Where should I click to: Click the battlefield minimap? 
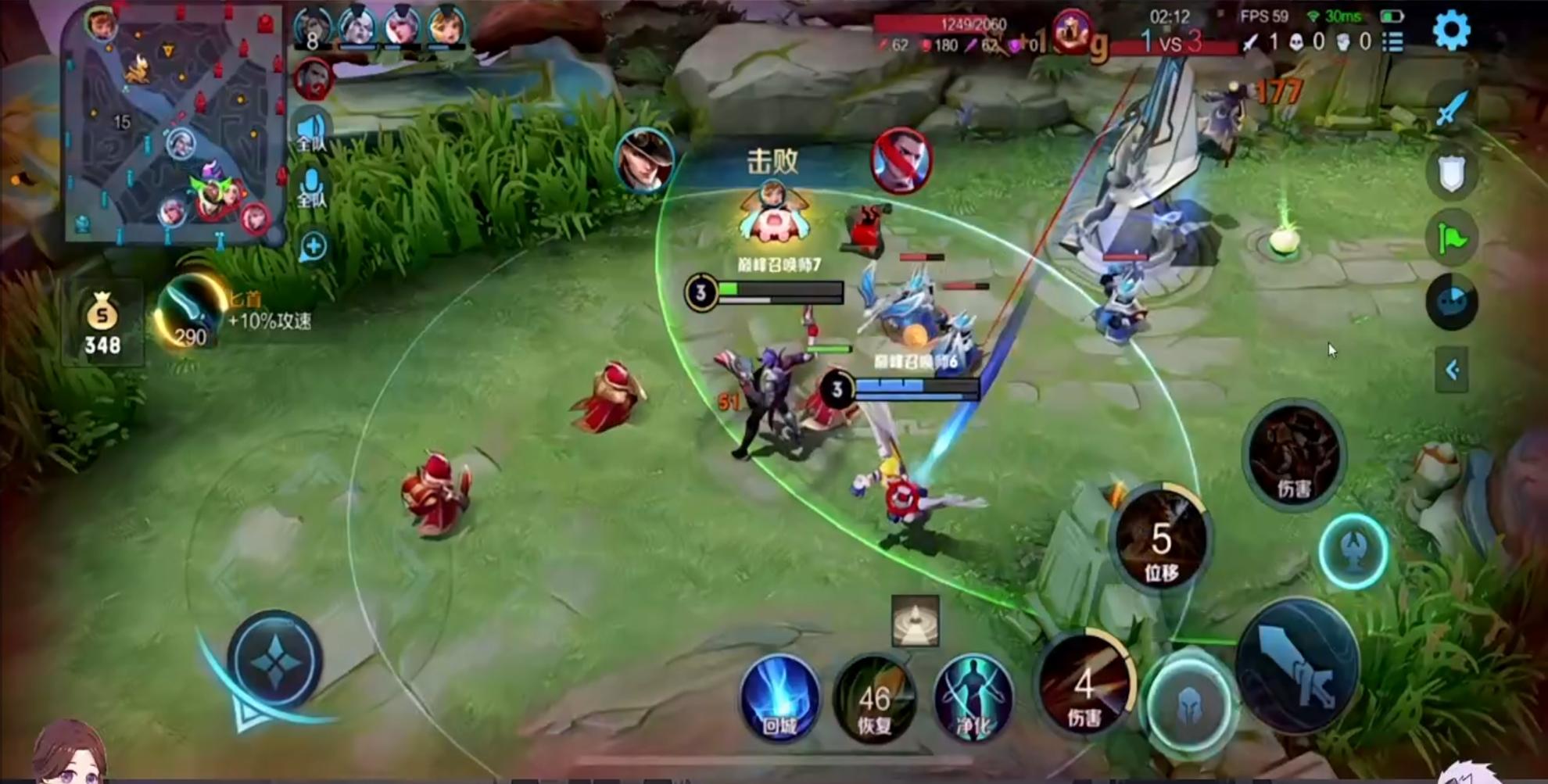click(x=174, y=125)
